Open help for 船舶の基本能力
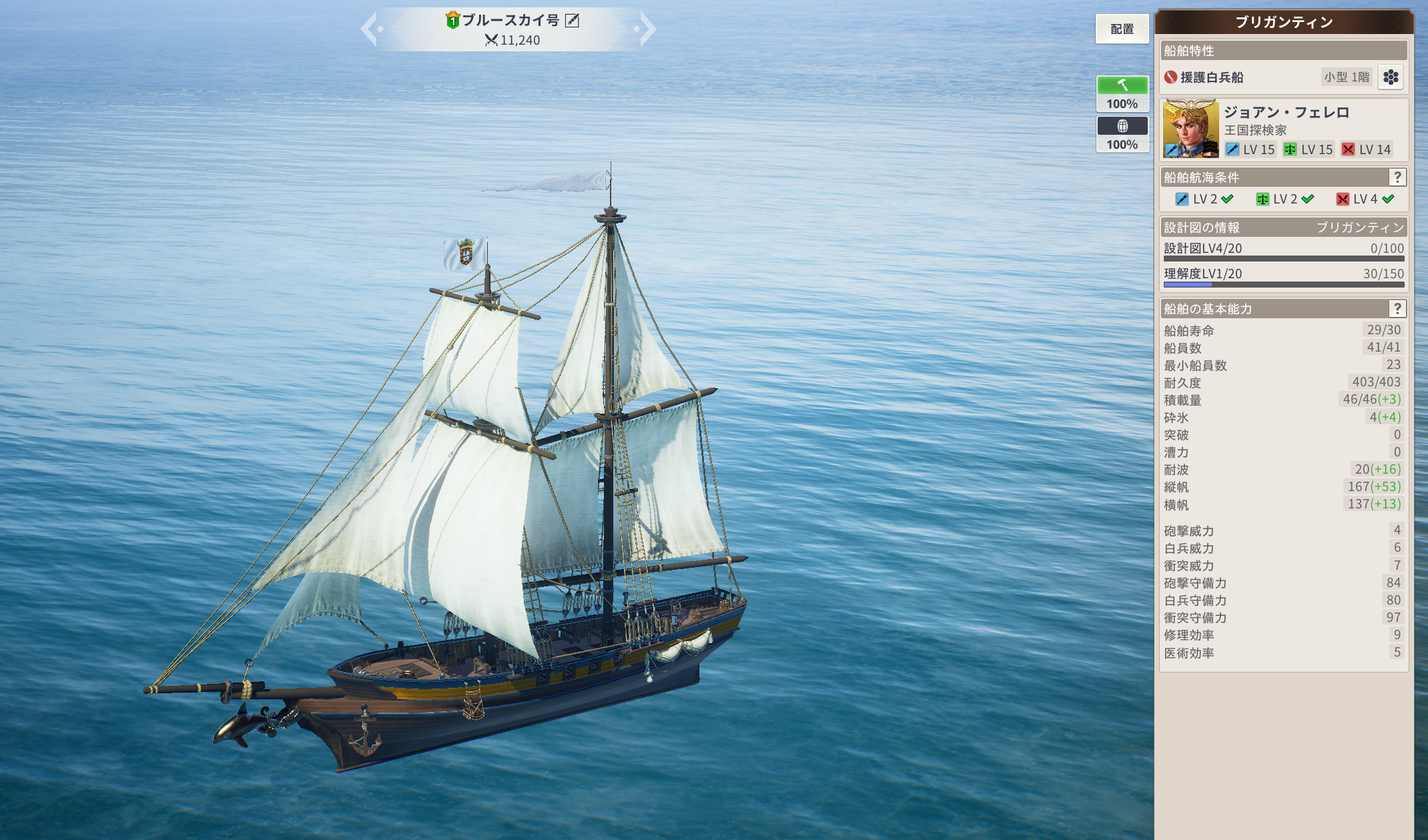Image resolution: width=1428 pixels, height=840 pixels. point(1397,309)
